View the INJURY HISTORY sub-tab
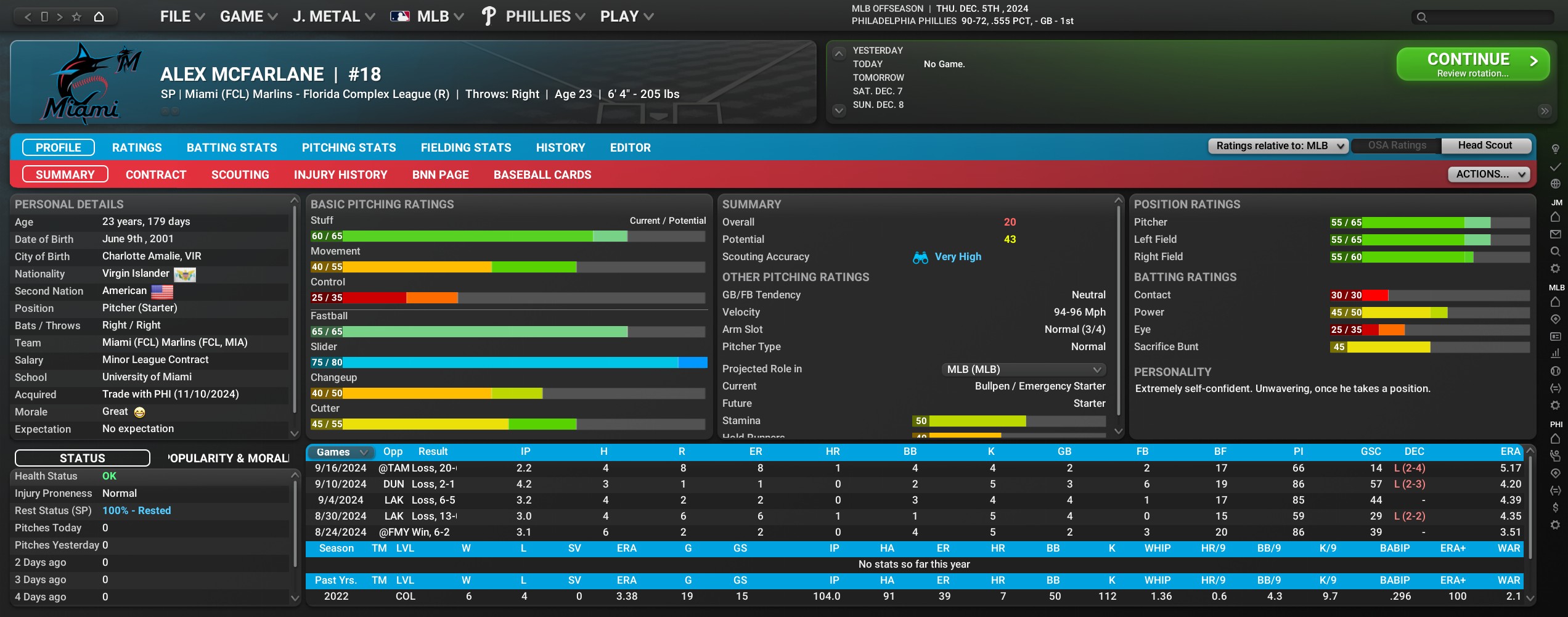Viewport: 1568px width, 617px height. (340, 174)
